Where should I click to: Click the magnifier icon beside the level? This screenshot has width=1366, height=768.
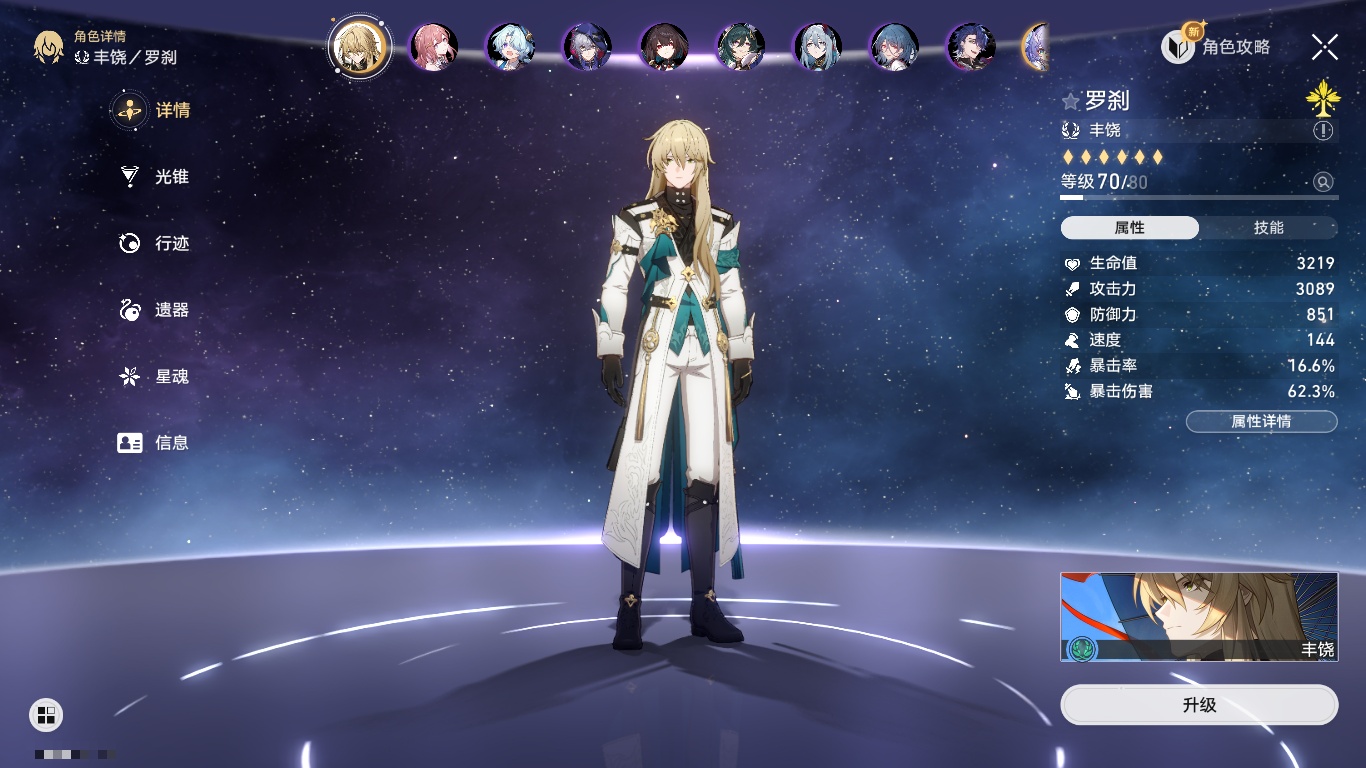[1323, 182]
